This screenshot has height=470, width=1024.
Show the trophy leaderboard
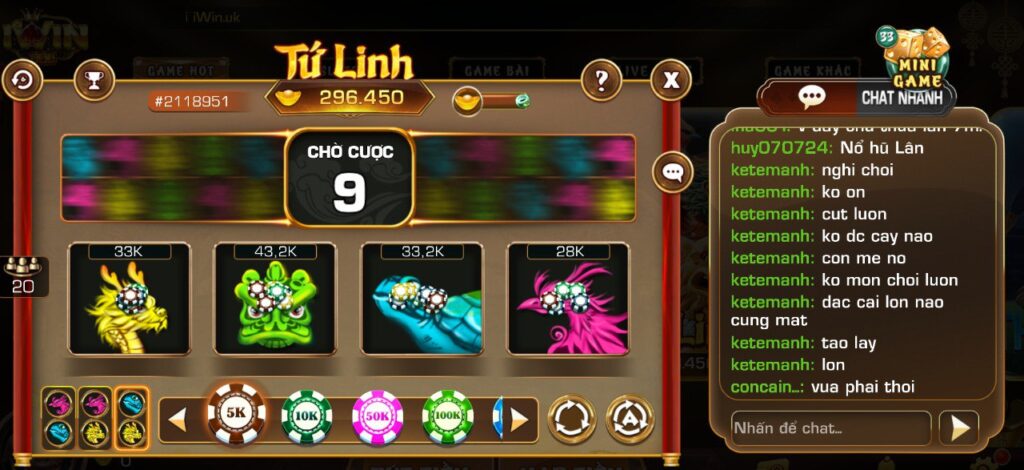(94, 79)
